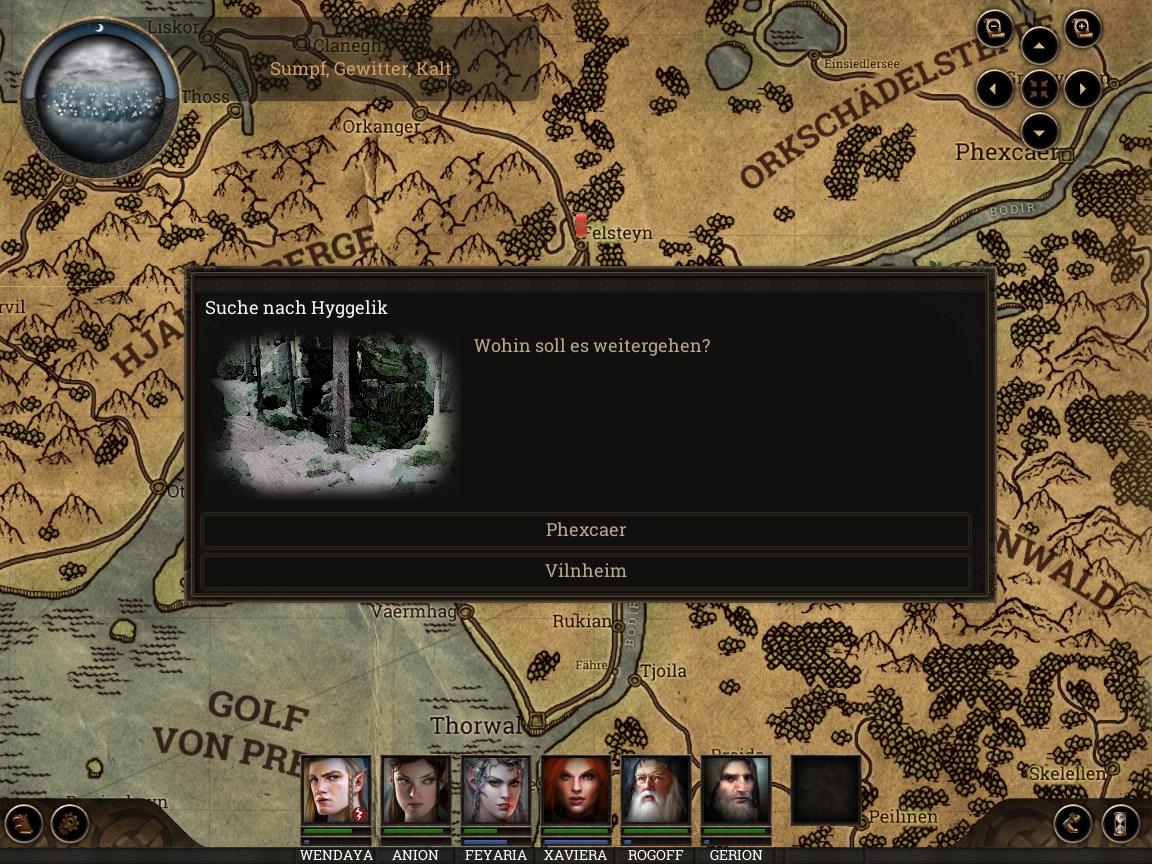
Task: Open the settings gear icon
Action: [x=70, y=824]
